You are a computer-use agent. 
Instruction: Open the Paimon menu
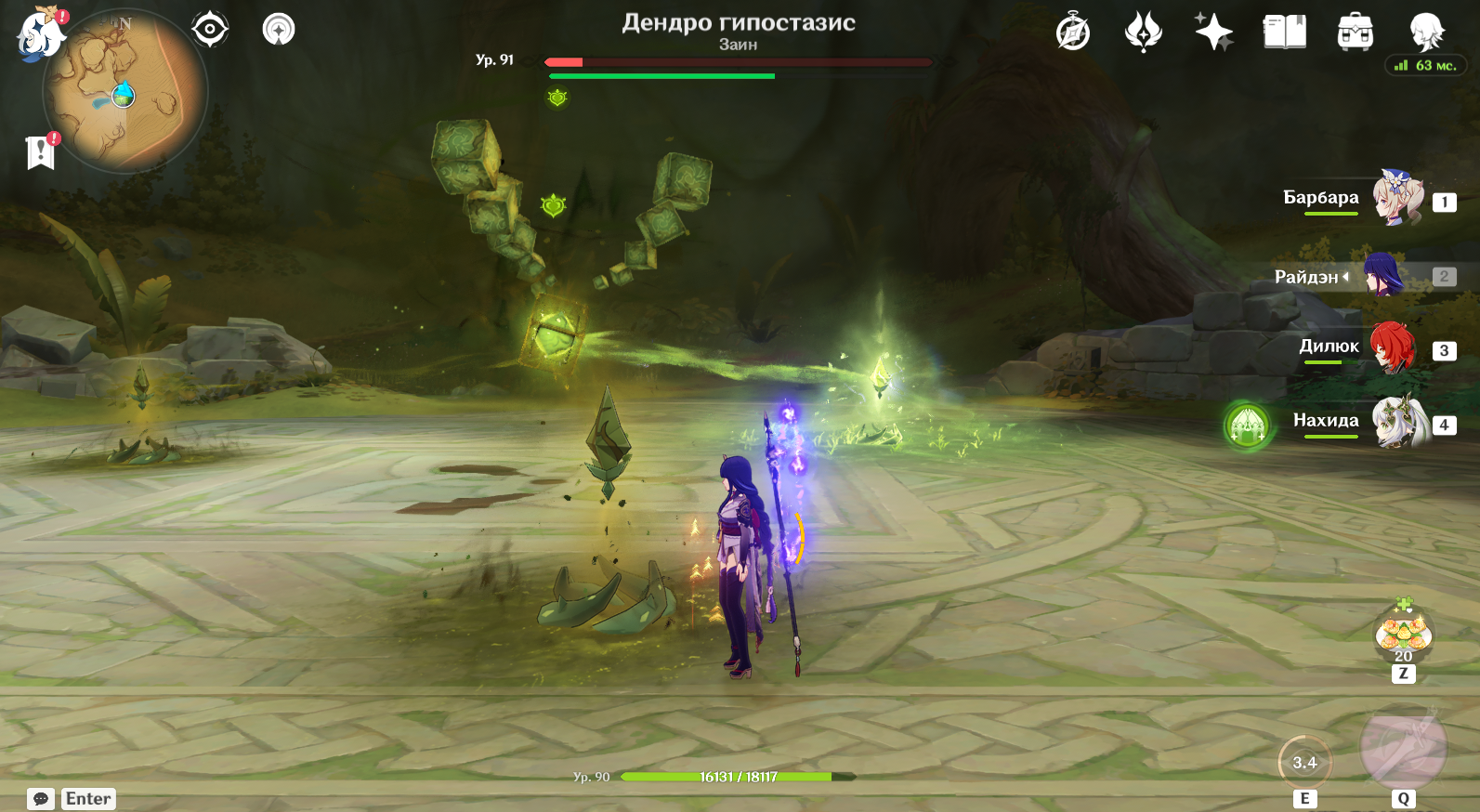pos(40,34)
